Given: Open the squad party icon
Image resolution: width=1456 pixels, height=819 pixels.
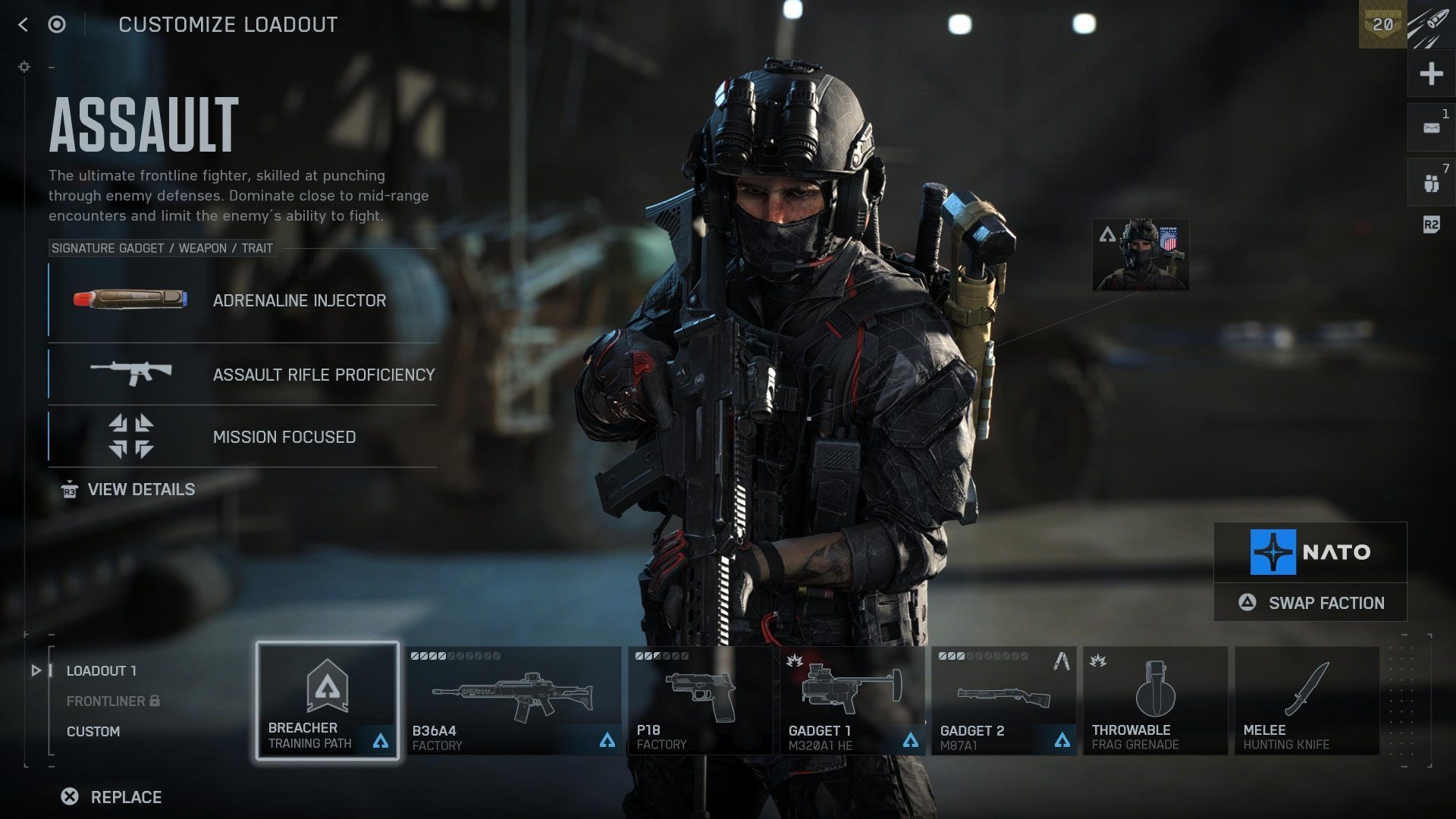Looking at the screenshot, I should click(1431, 183).
